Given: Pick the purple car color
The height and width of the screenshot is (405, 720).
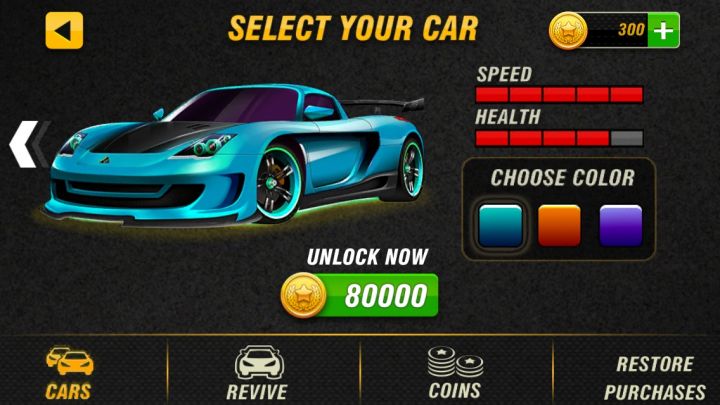Looking at the screenshot, I should (x=620, y=225).
